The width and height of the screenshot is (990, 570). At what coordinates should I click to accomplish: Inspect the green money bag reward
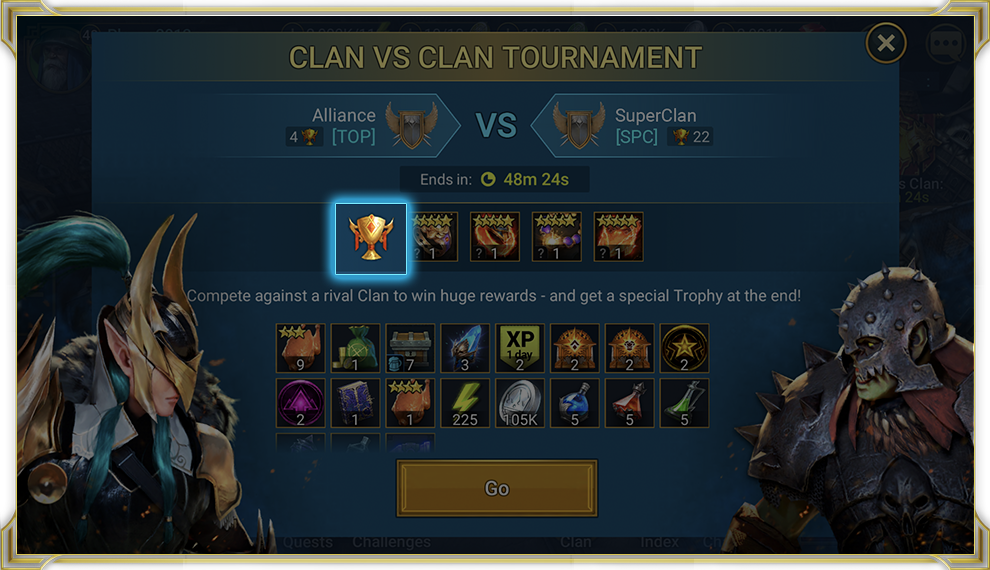[x=355, y=348]
